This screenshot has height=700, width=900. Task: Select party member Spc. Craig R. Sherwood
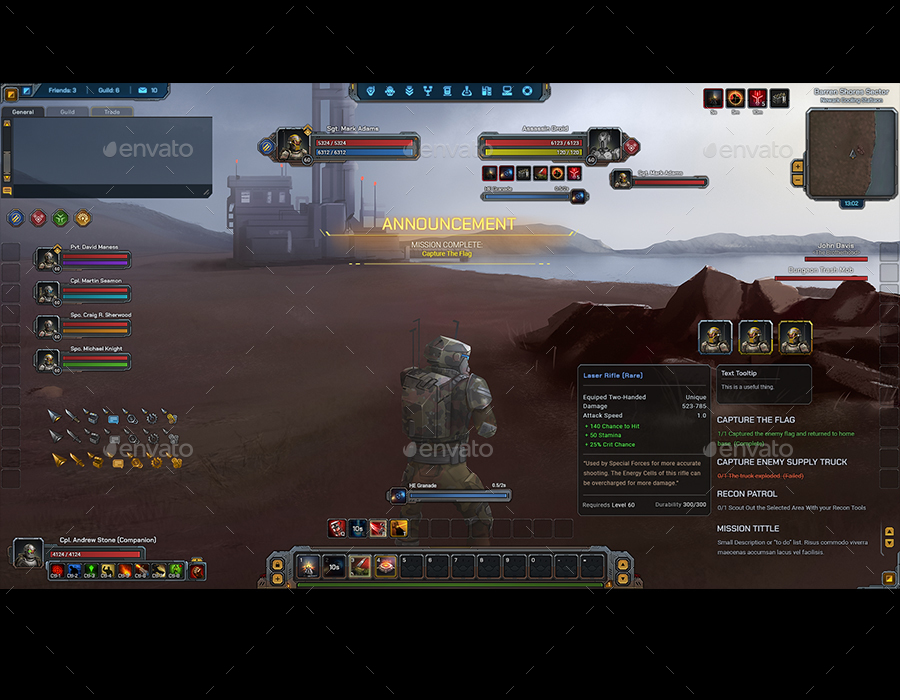tap(47, 327)
